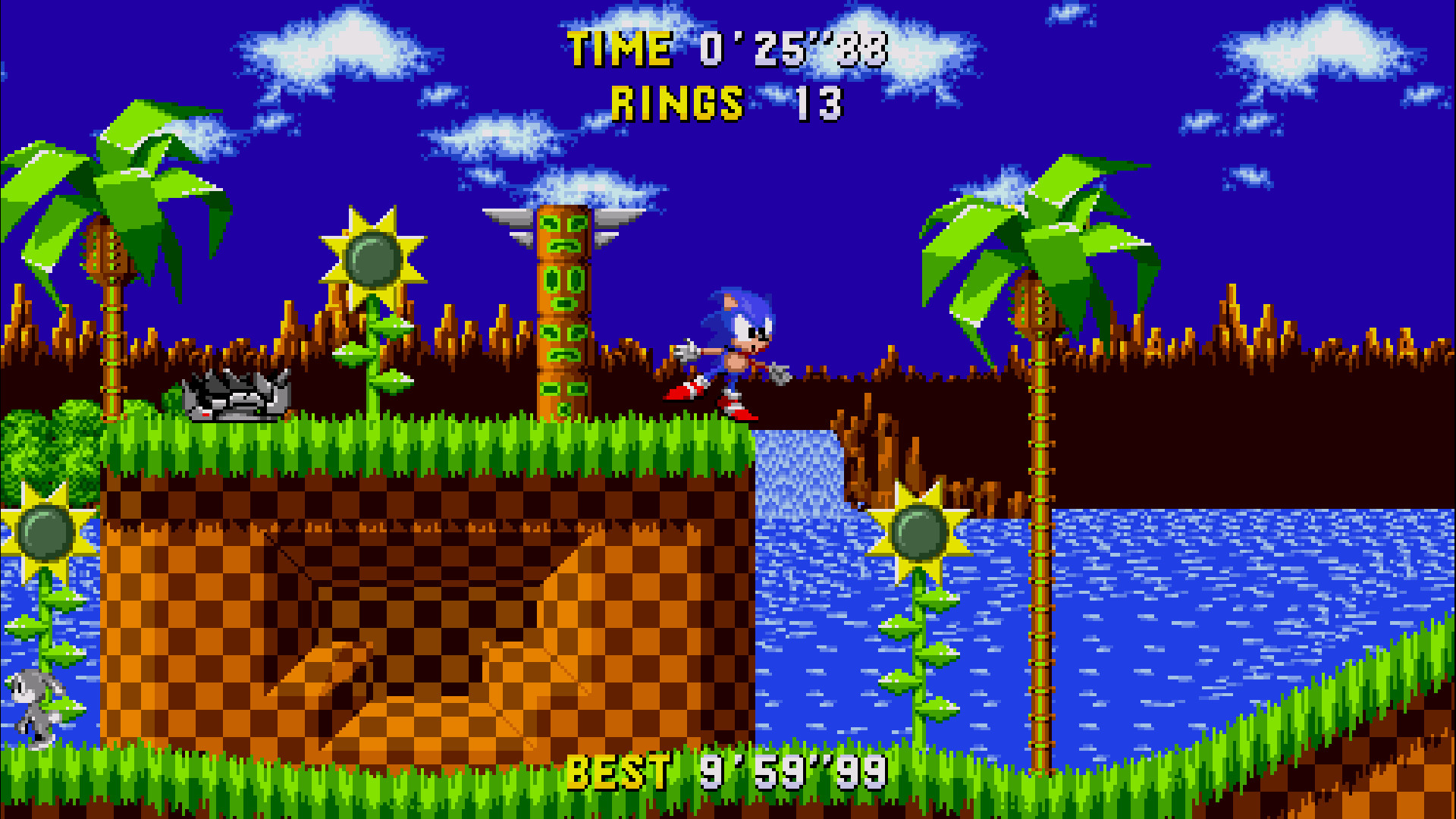This screenshot has height=819, width=1456.
Task: Click the totem pole with winged top
Action: click(565, 303)
